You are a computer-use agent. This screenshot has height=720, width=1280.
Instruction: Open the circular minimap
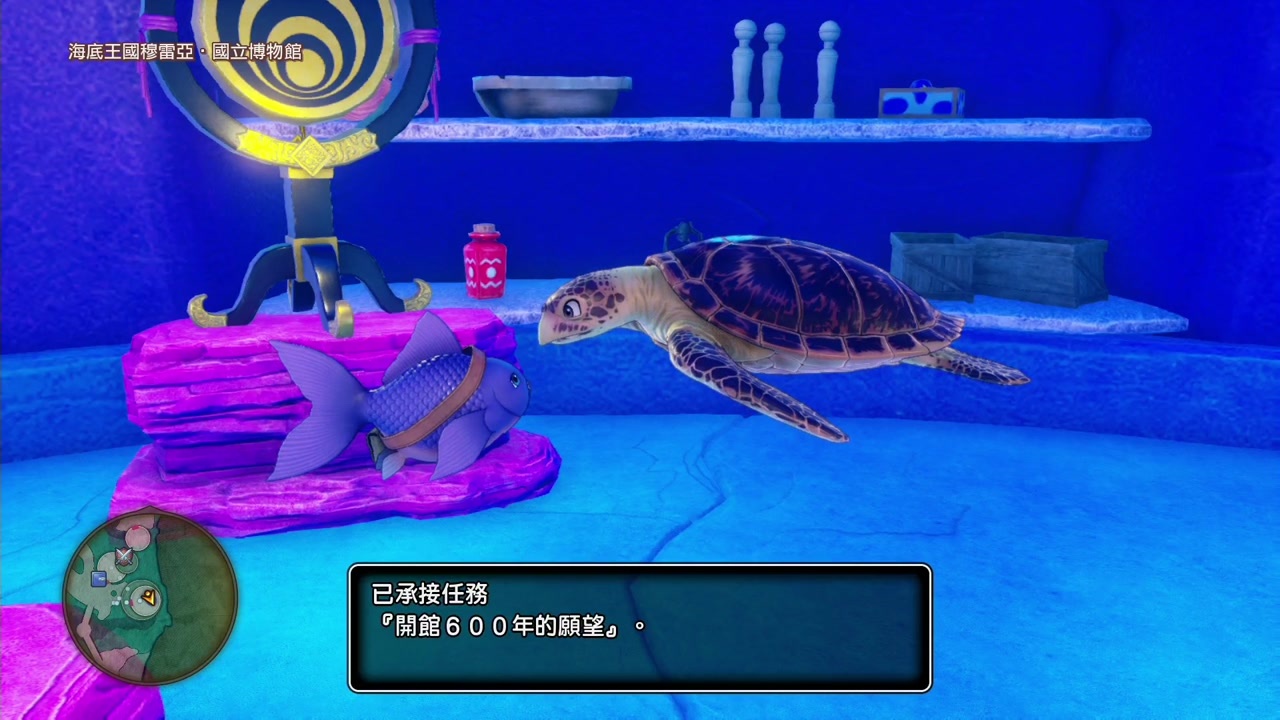click(150, 597)
